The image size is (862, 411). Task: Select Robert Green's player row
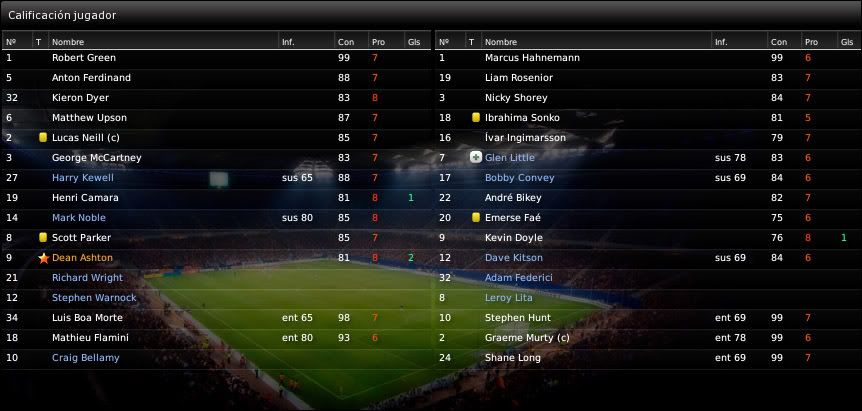(84, 58)
